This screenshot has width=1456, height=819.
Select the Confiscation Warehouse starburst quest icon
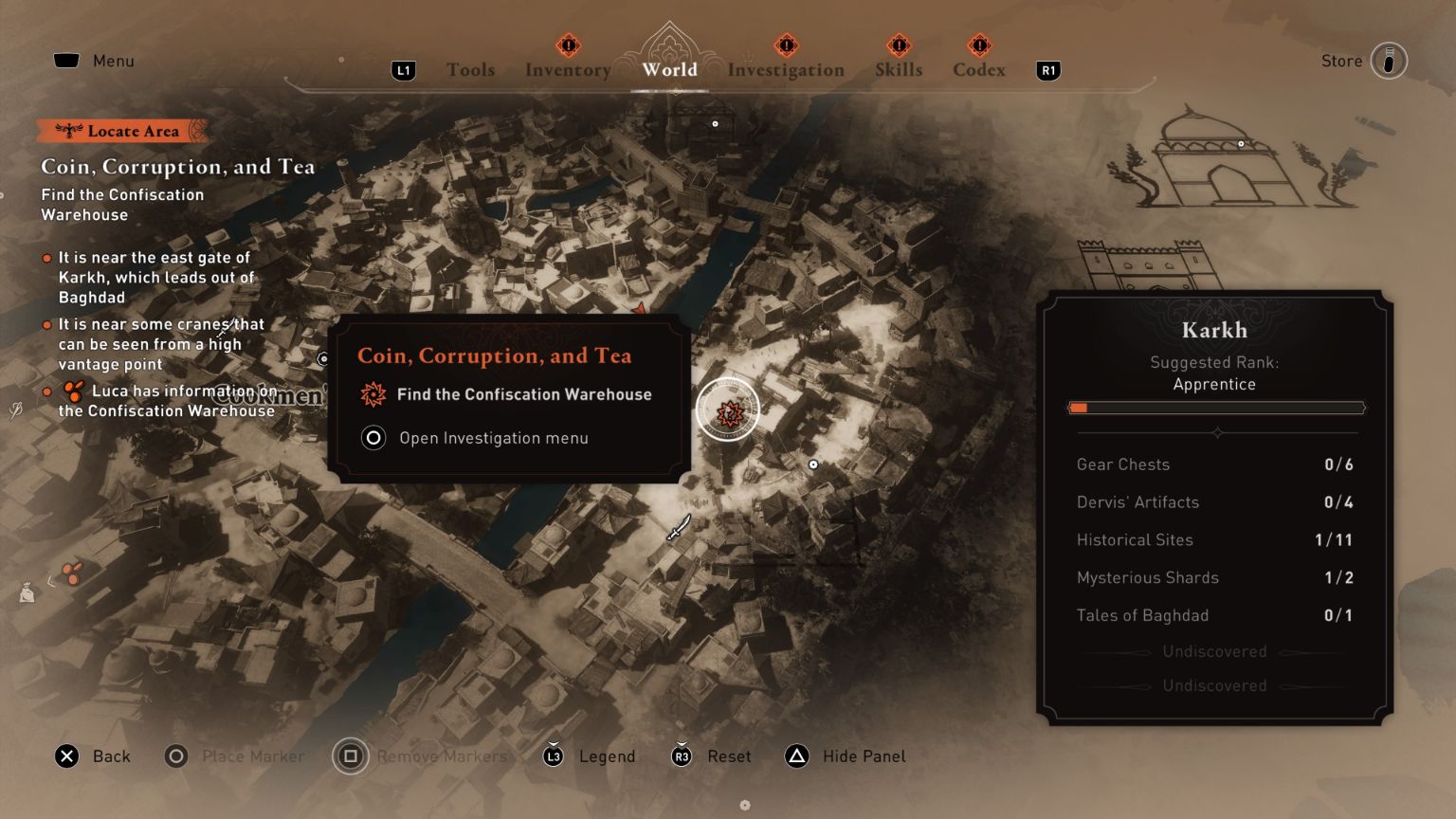tap(373, 394)
